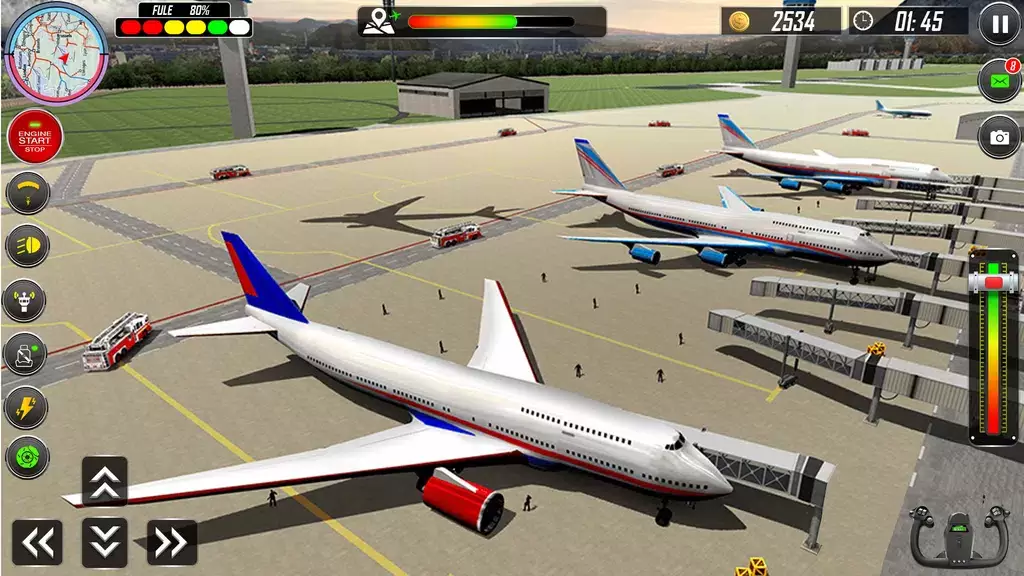Turn on the headlights icon
This screenshot has width=1024, height=576.
coord(27,247)
